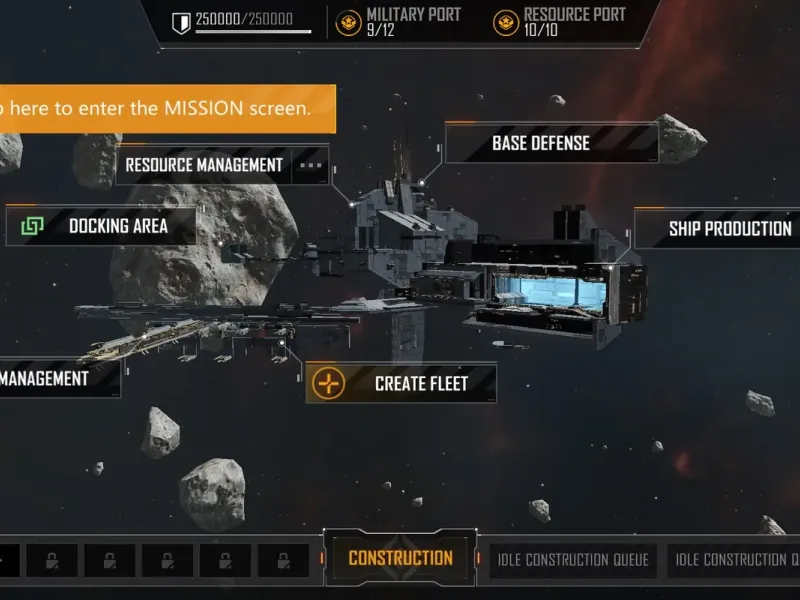Select the first Idle Construction Queue
The height and width of the screenshot is (600, 800).
click(x=572, y=560)
